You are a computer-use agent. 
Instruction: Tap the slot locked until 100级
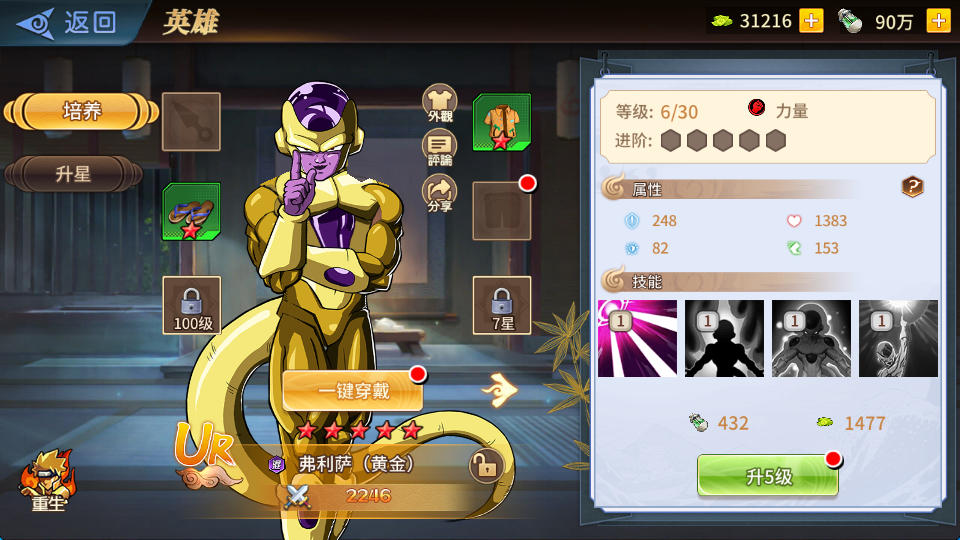pos(191,304)
